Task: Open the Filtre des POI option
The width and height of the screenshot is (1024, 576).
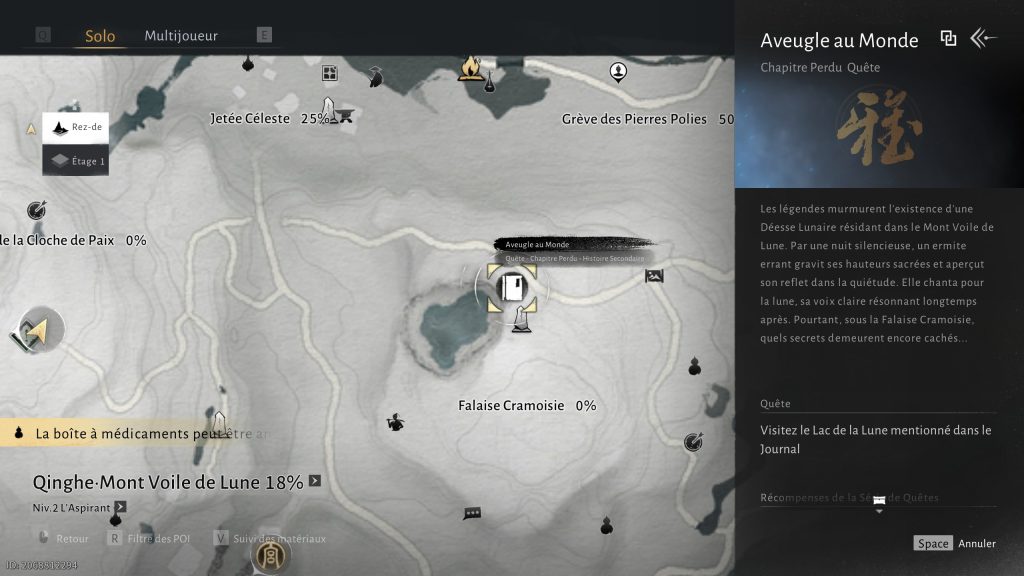Action: (x=152, y=538)
